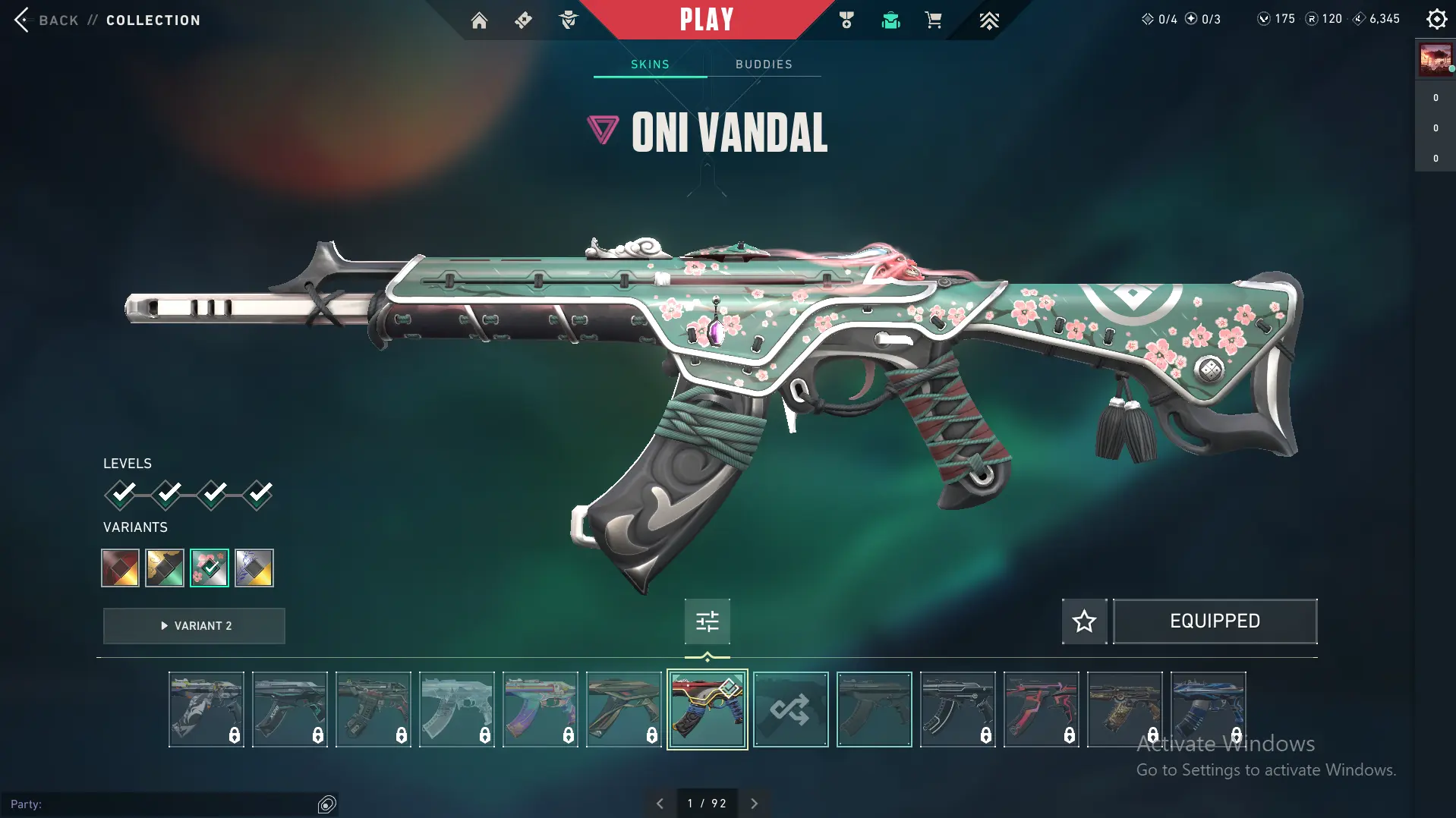Mark the Oni Vandal as favorite

pos(1084,621)
